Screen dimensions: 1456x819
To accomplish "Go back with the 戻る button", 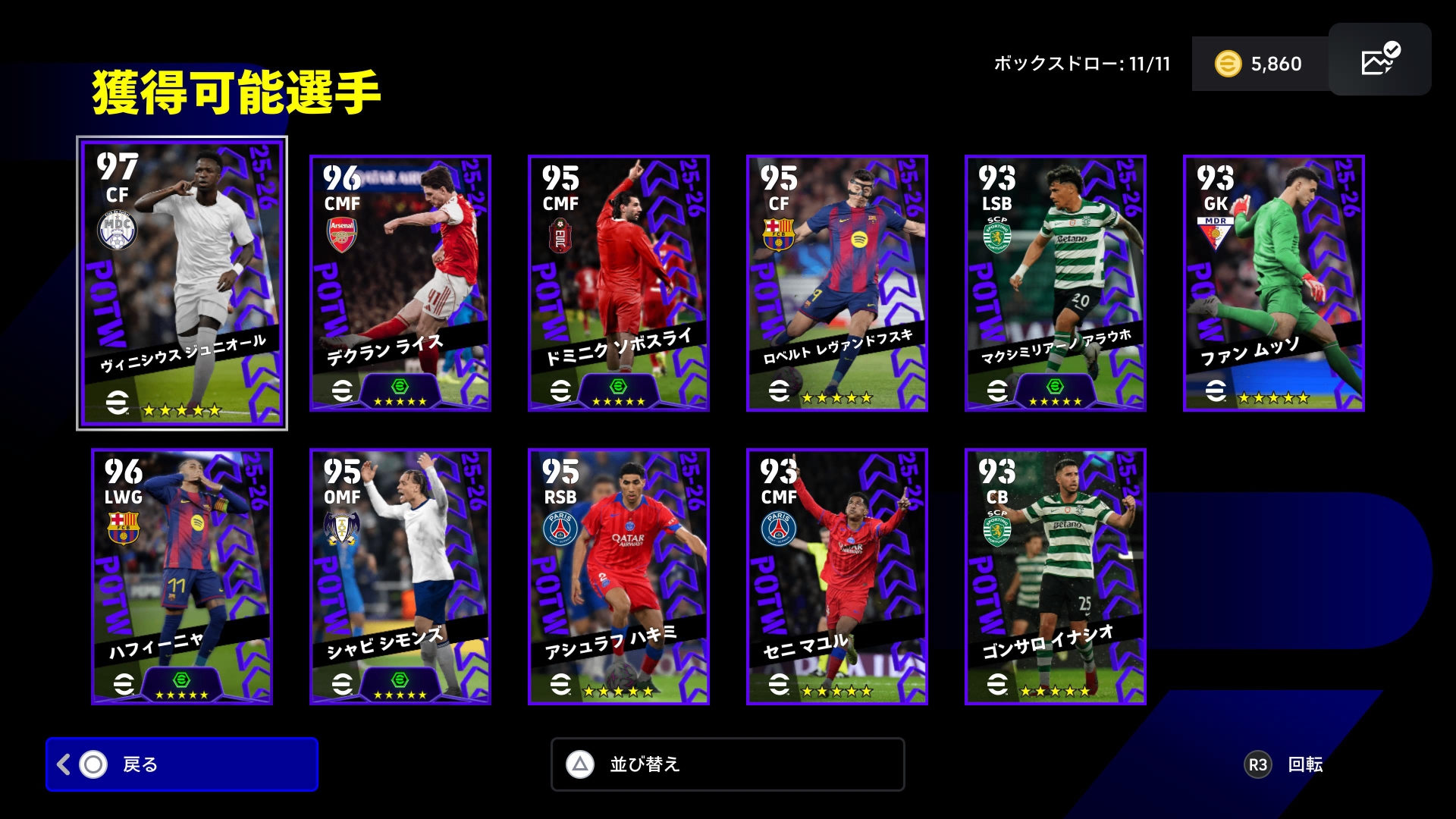I will coord(182,764).
